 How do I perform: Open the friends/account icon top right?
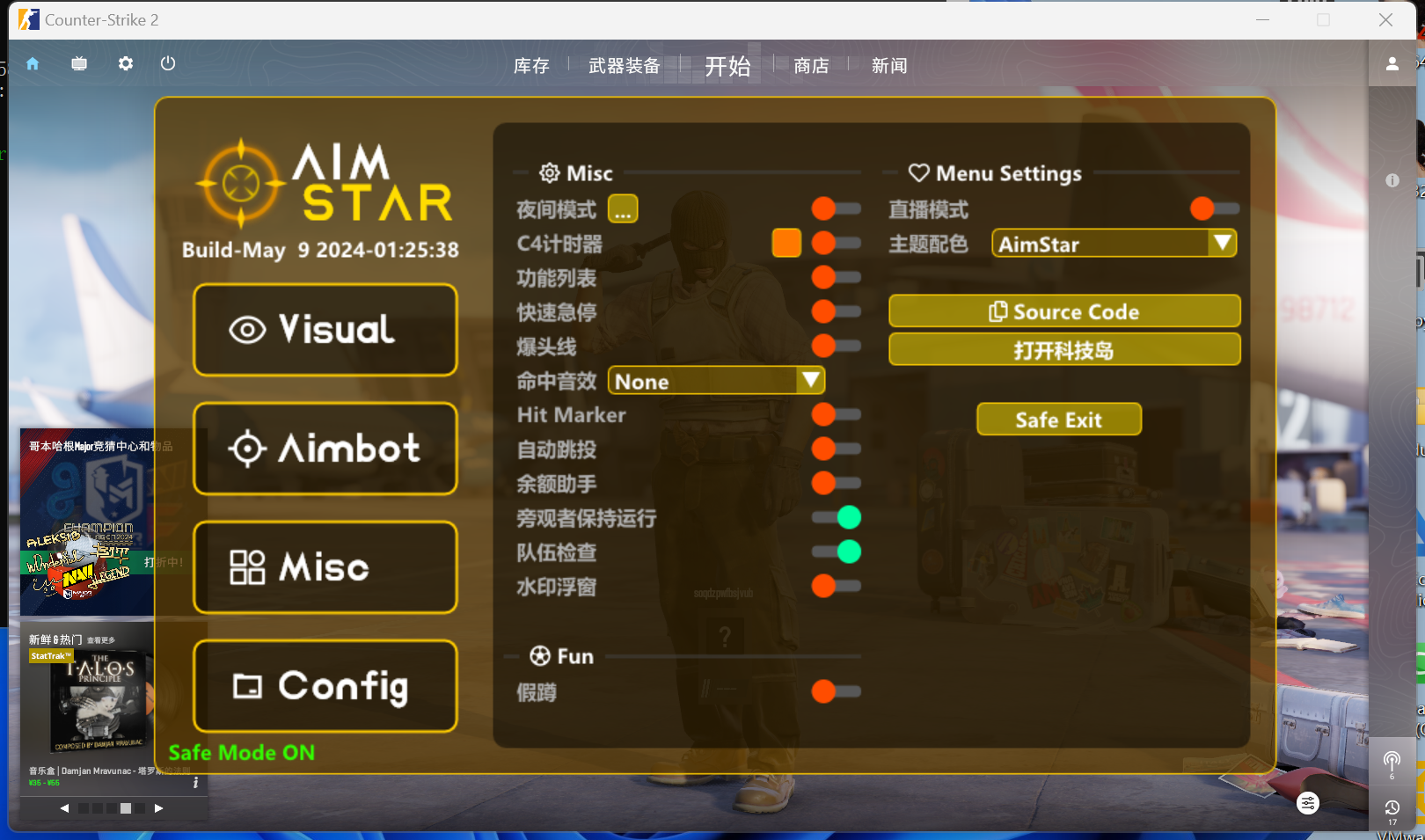[x=1392, y=63]
